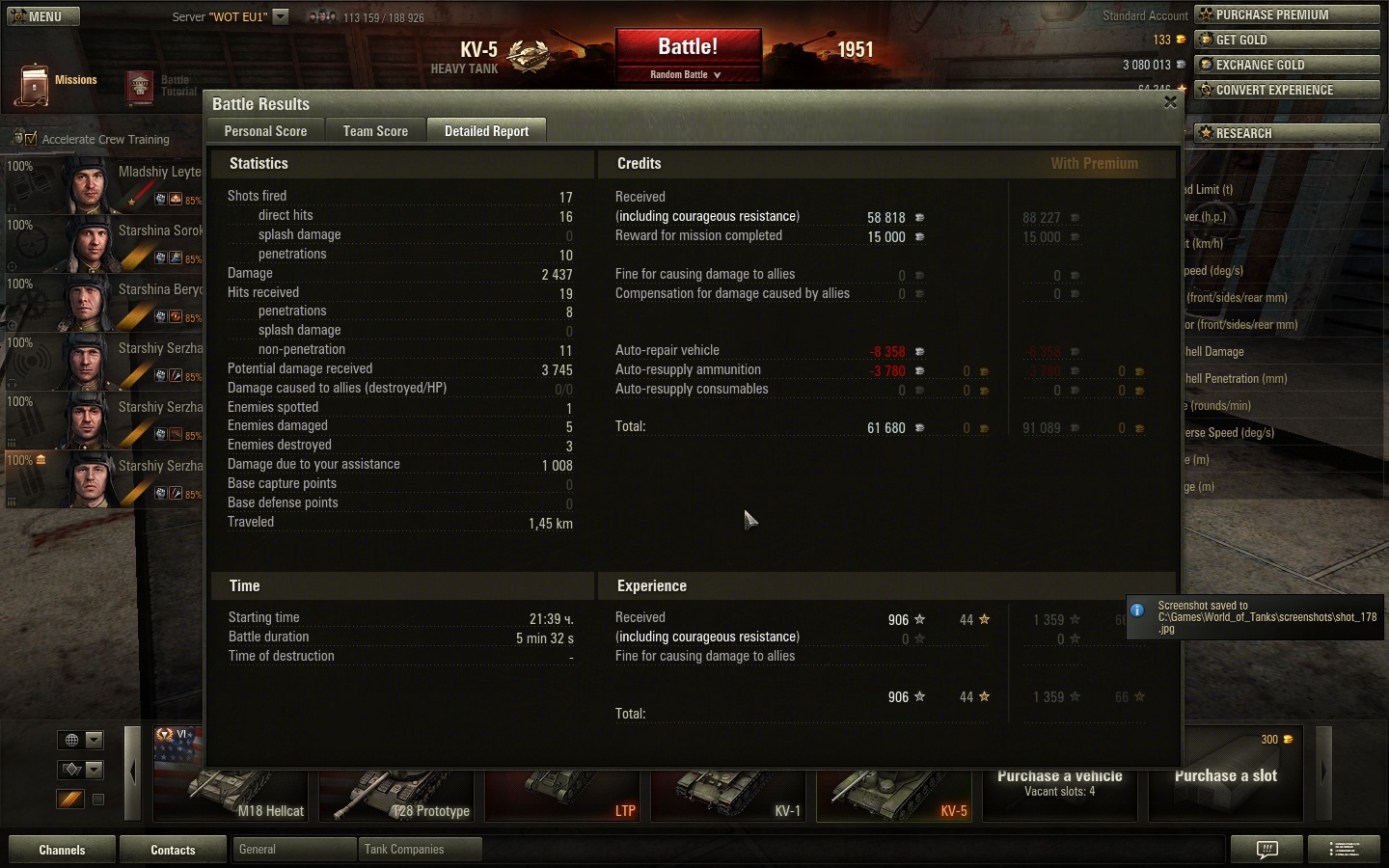Image resolution: width=1389 pixels, height=868 pixels.
Task: Switch to the Team Score tab
Action: click(375, 131)
